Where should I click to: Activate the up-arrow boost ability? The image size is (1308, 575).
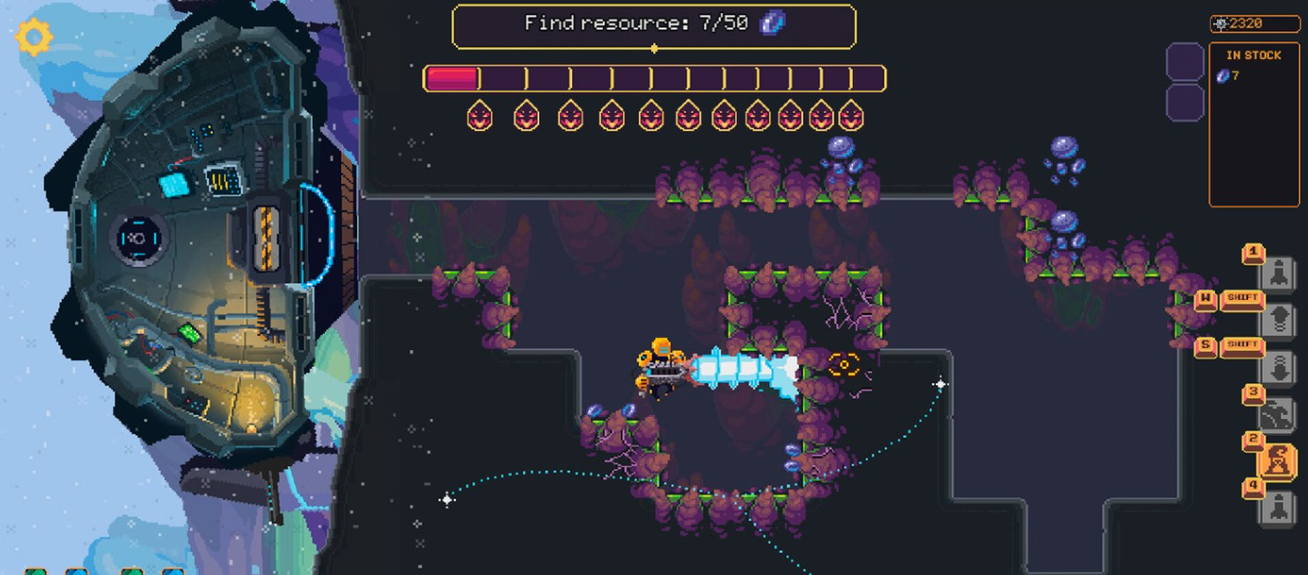point(1278,320)
